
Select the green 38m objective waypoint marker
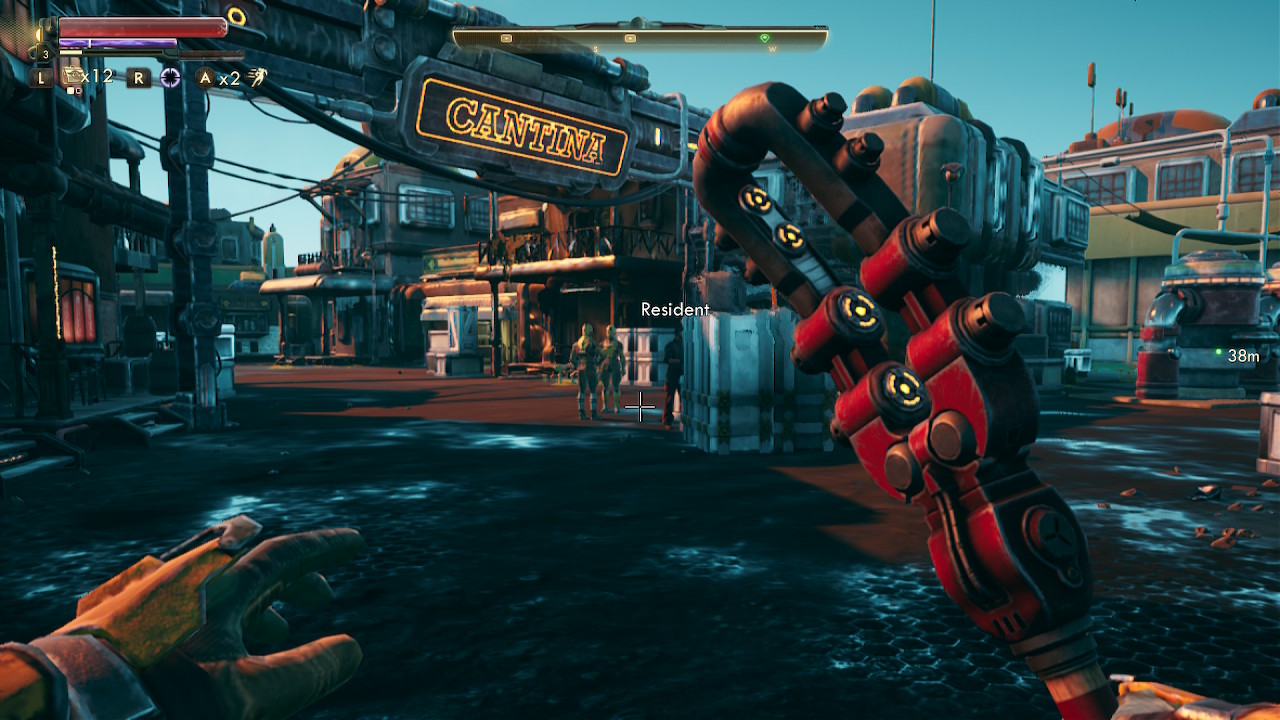pos(1218,353)
